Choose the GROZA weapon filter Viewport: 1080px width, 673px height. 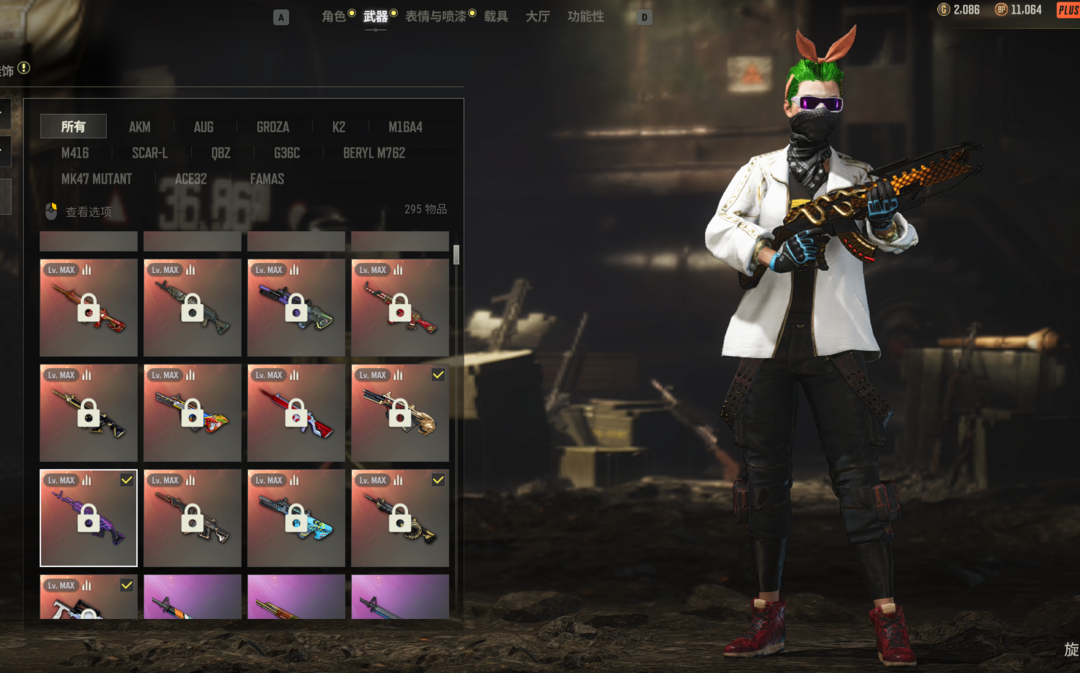click(x=272, y=127)
